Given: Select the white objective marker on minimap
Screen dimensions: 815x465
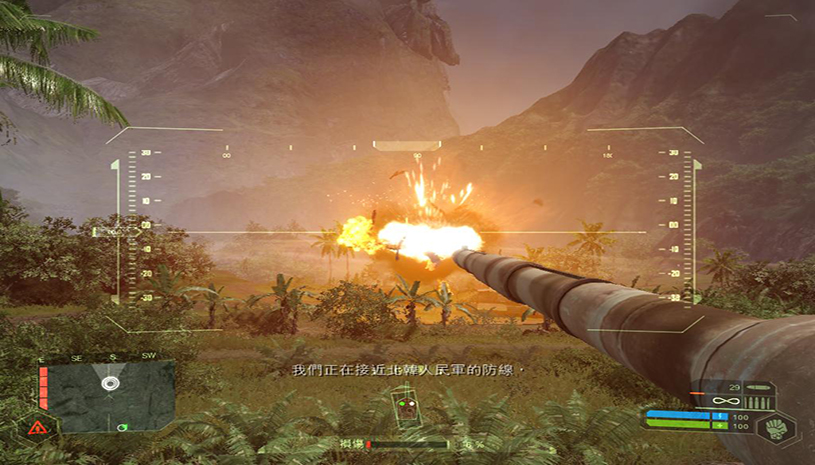Looking at the screenshot, I should point(109,383).
